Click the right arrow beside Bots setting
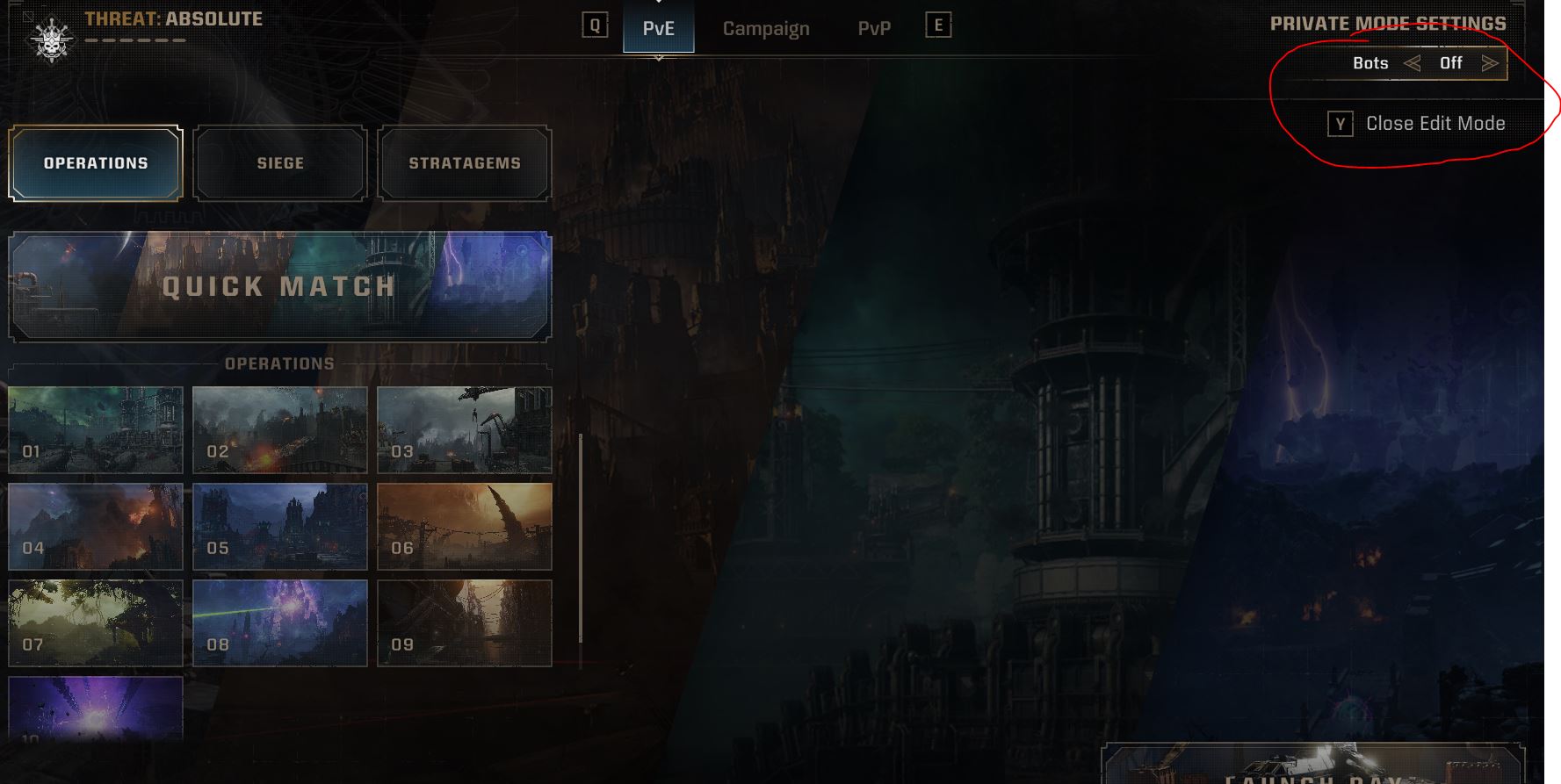This screenshot has width=1561, height=784. click(1491, 62)
